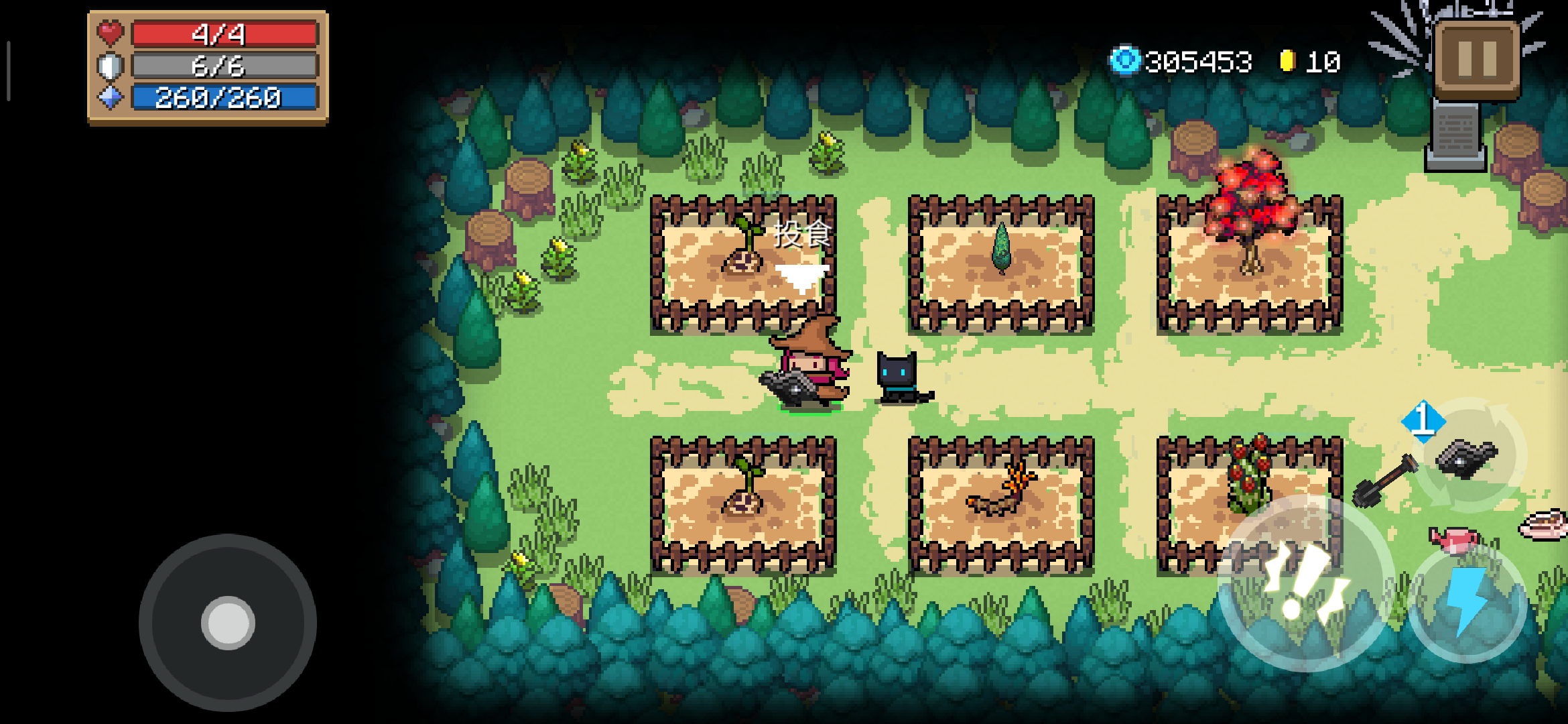
Task: Tap the virtual joystick knob
Action: coord(228,623)
